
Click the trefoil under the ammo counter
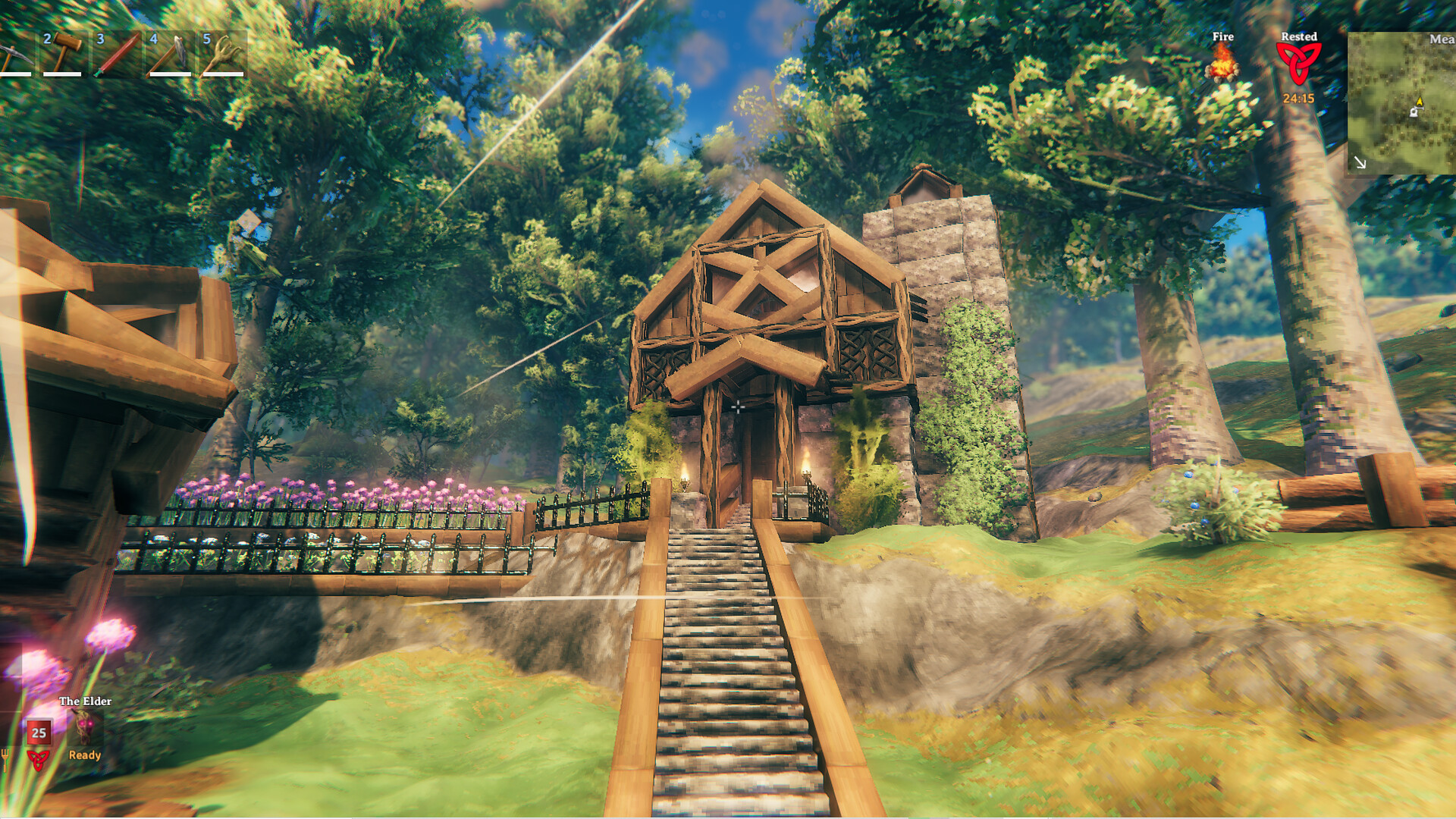(x=39, y=761)
